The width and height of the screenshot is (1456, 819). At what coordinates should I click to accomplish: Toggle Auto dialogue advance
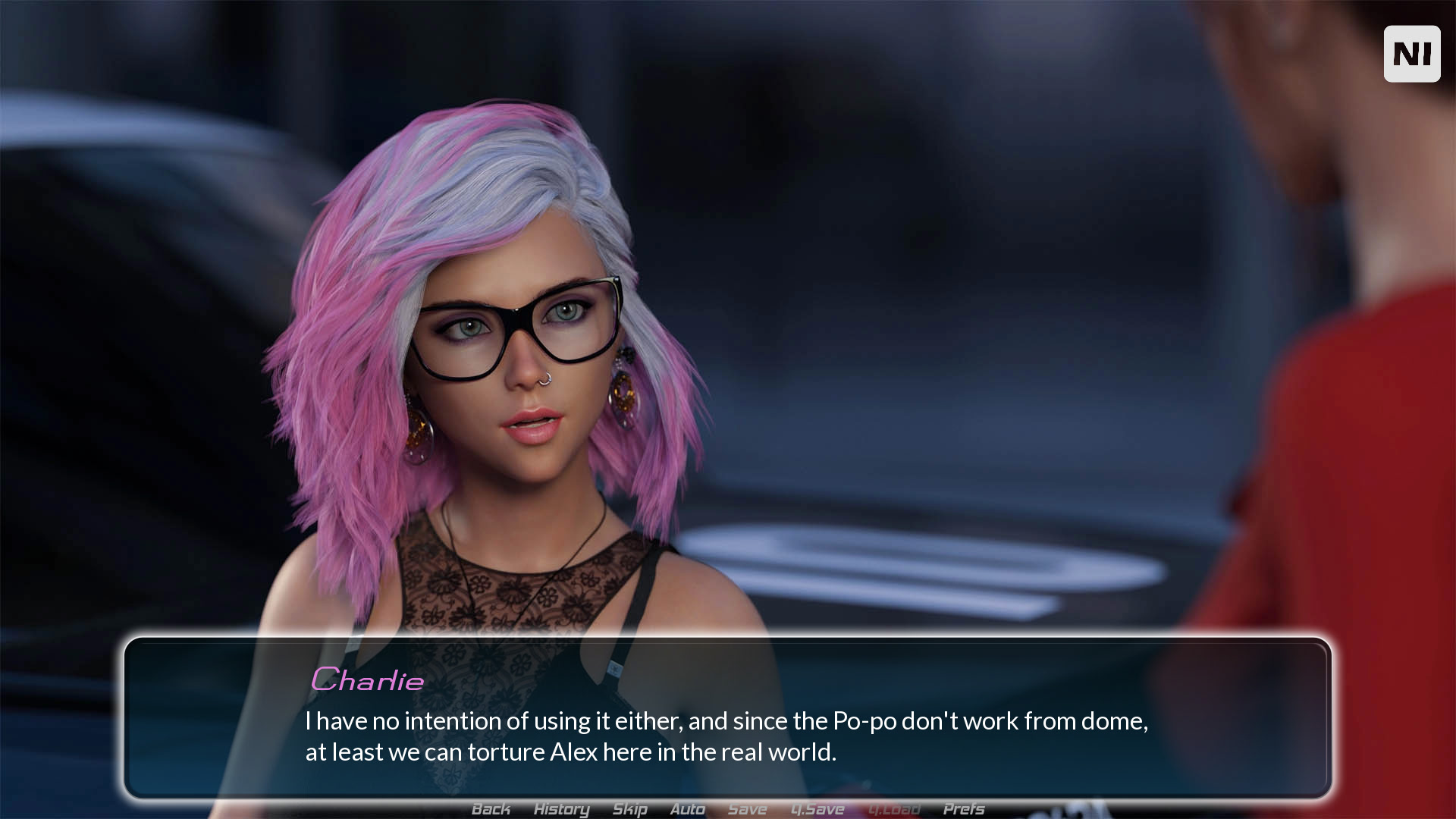tap(687, 809)
